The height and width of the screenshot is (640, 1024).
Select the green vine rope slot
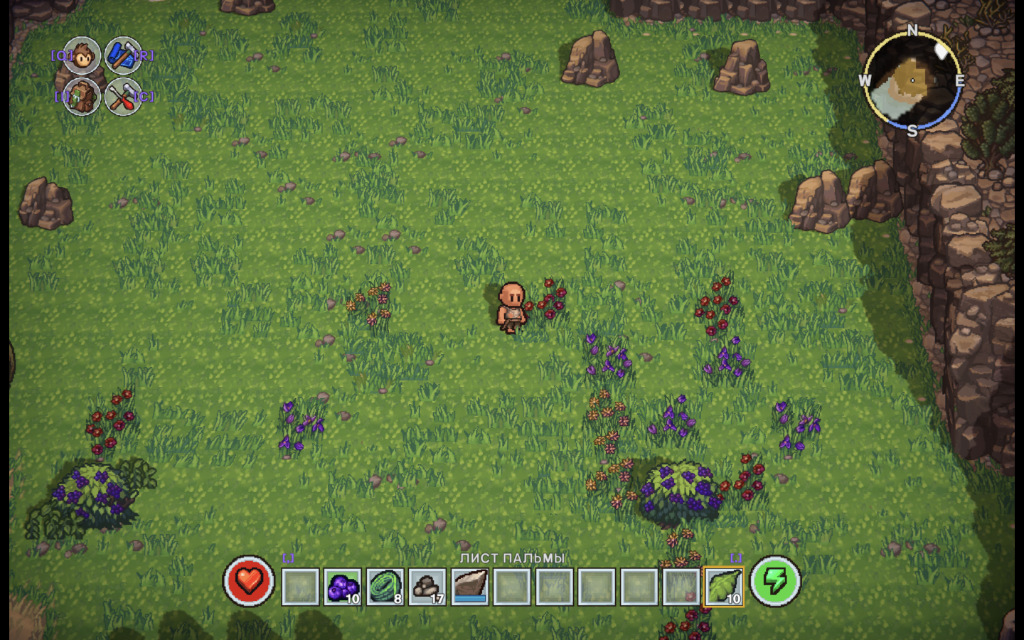(385, 586)
